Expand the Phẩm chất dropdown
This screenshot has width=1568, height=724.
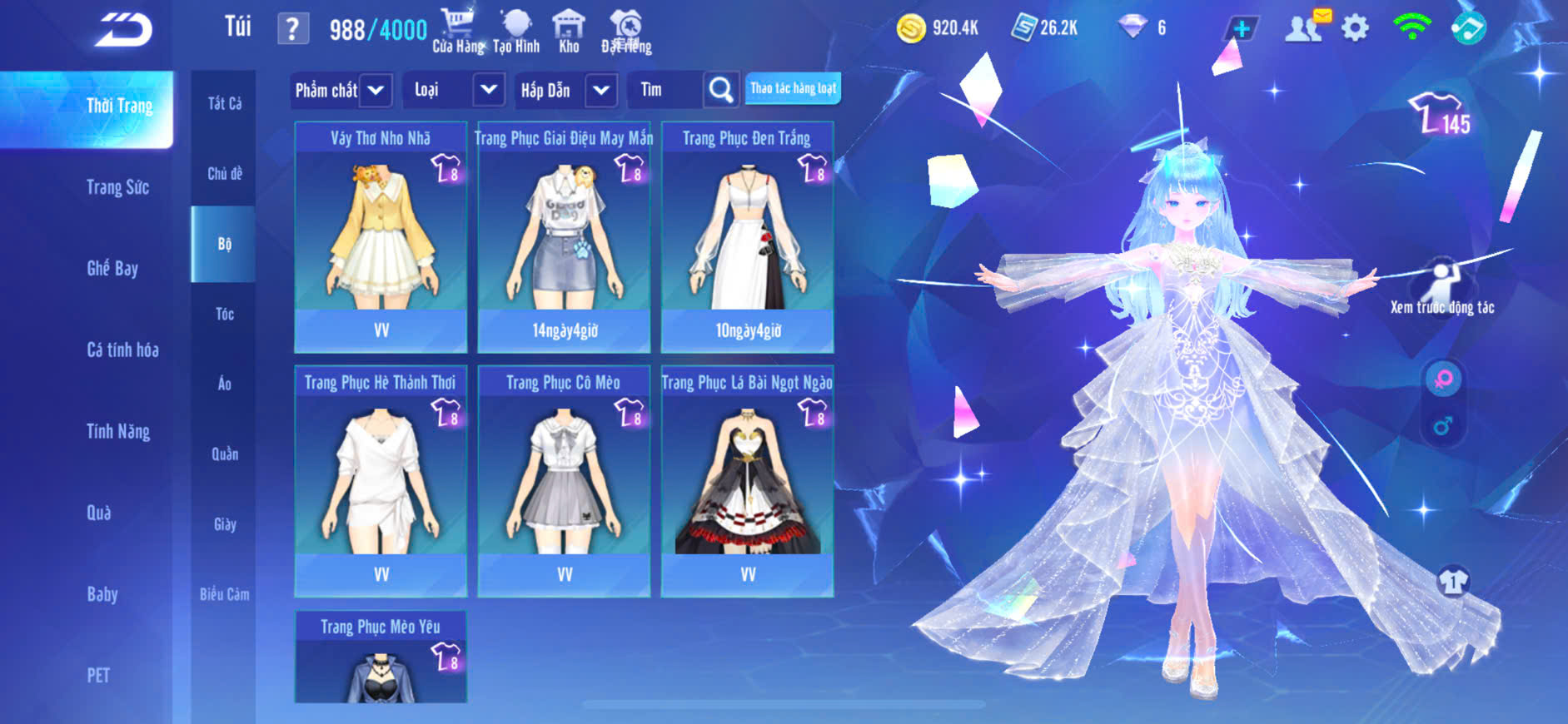[376, 90]
